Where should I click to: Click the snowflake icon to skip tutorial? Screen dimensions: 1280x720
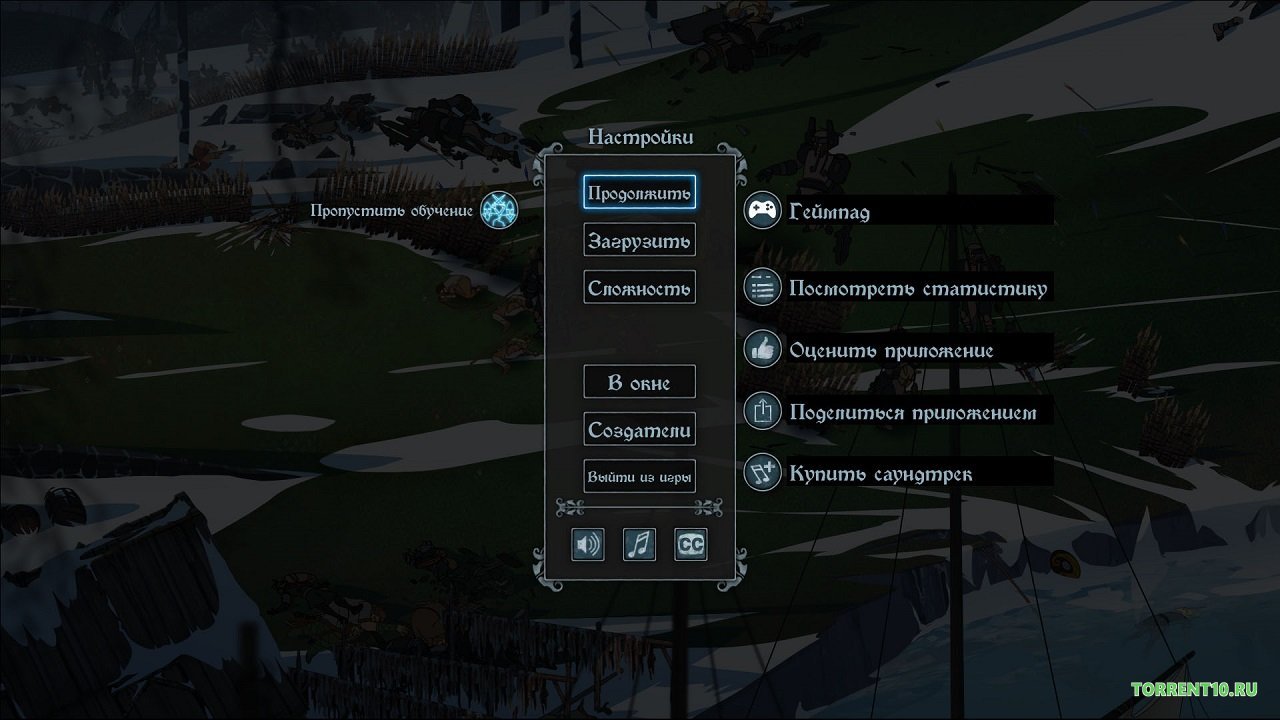point(497,211)
